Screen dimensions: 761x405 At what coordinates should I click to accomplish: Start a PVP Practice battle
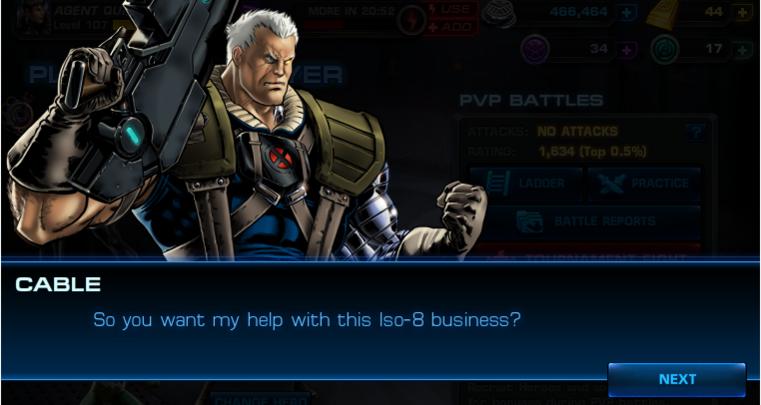[643, 183]
